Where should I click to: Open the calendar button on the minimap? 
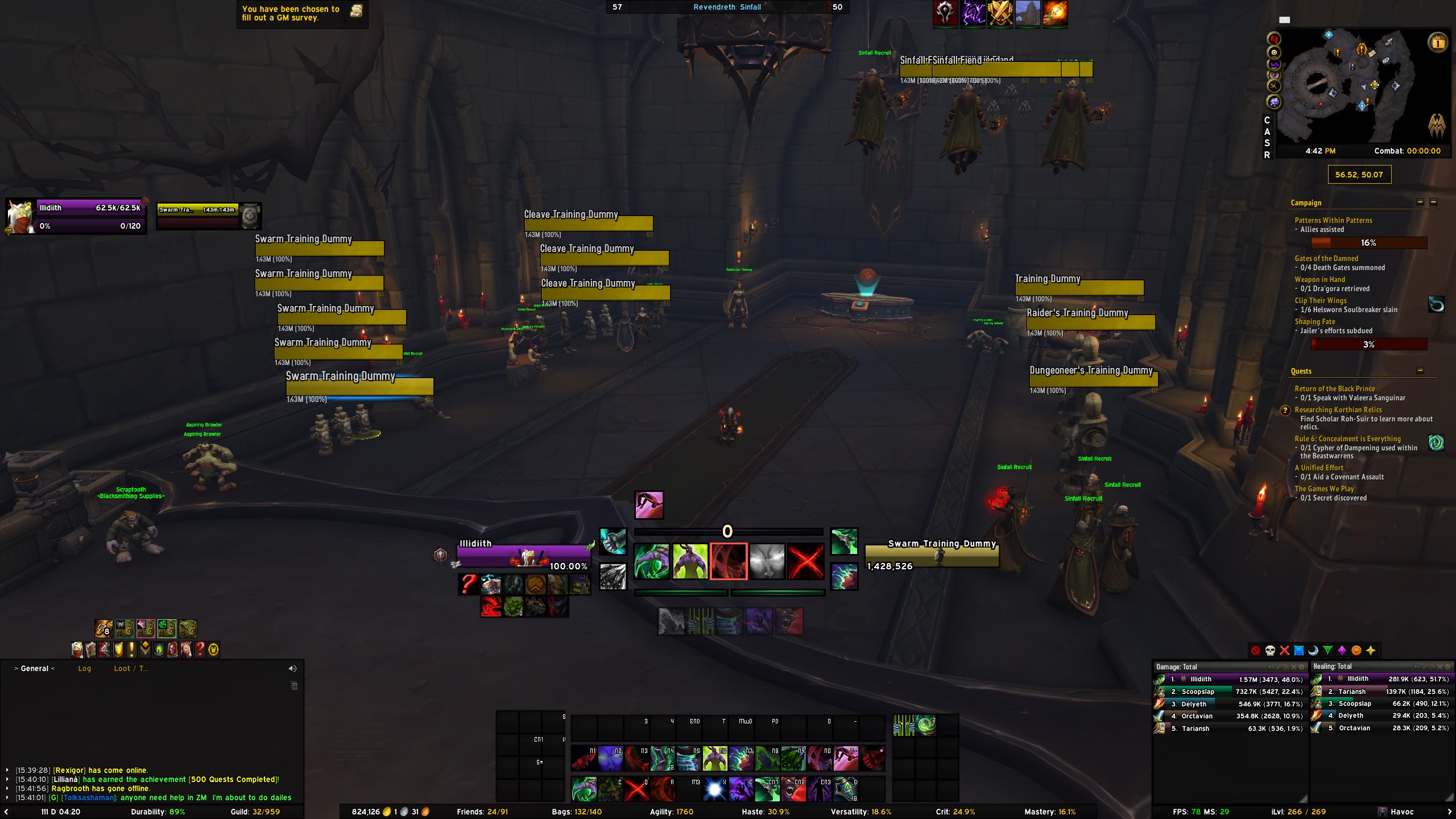pyautogui.click(x=1437, y=42)
